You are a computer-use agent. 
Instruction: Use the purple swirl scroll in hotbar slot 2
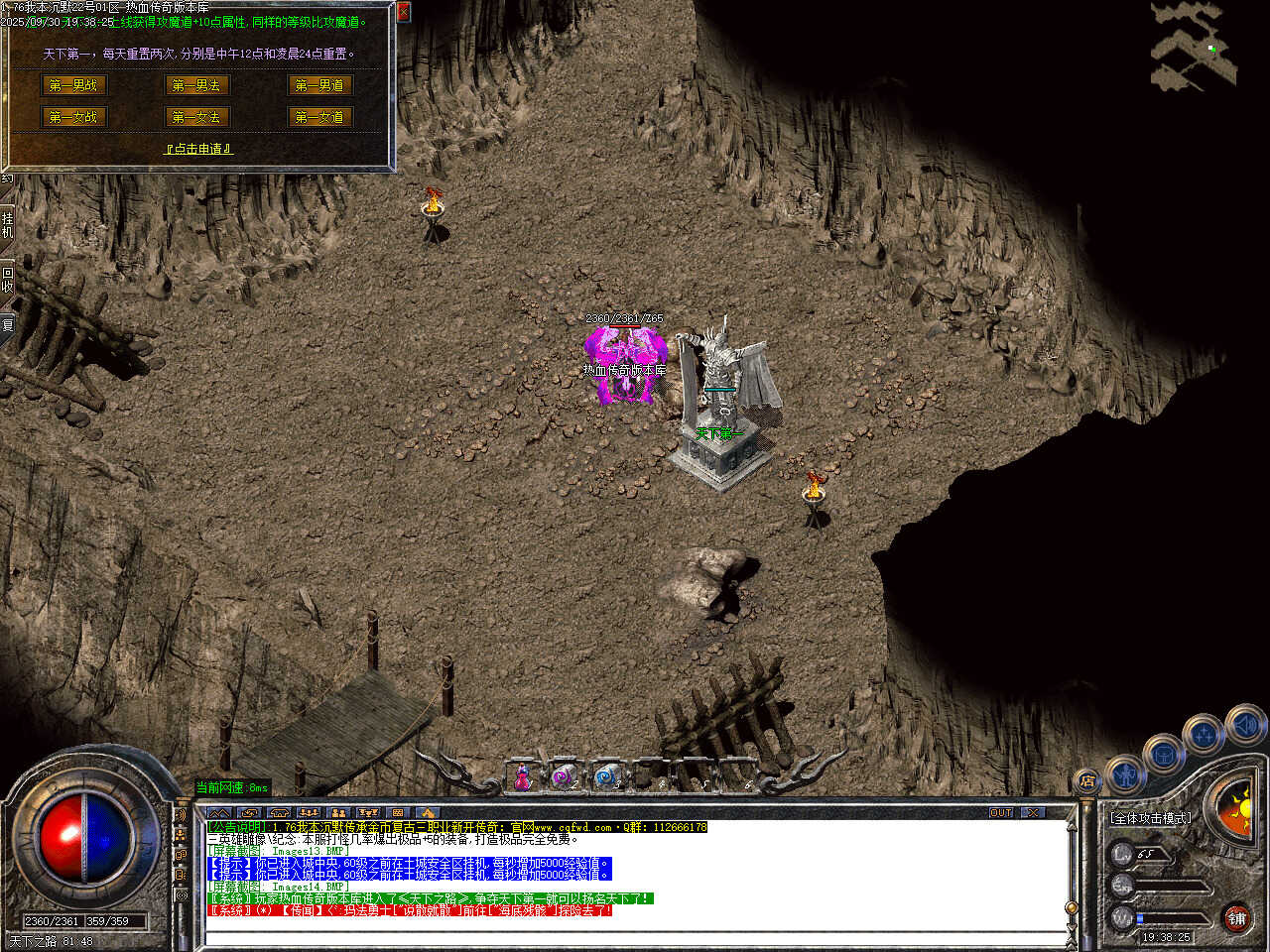(564, 777)
